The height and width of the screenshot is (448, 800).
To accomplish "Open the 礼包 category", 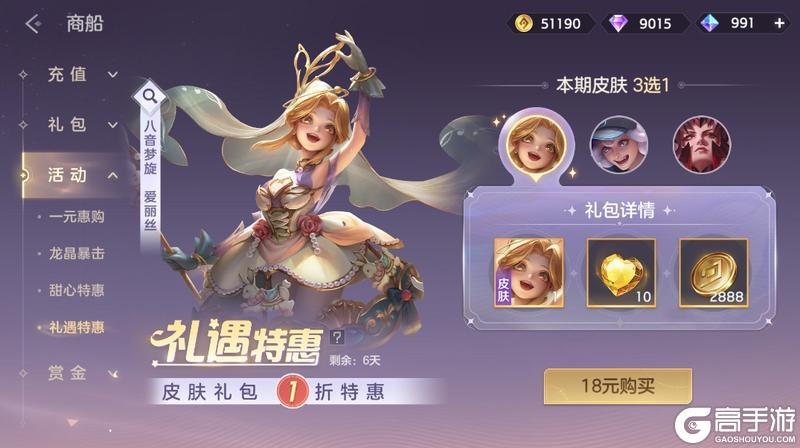I will click(x=82, y=125).
